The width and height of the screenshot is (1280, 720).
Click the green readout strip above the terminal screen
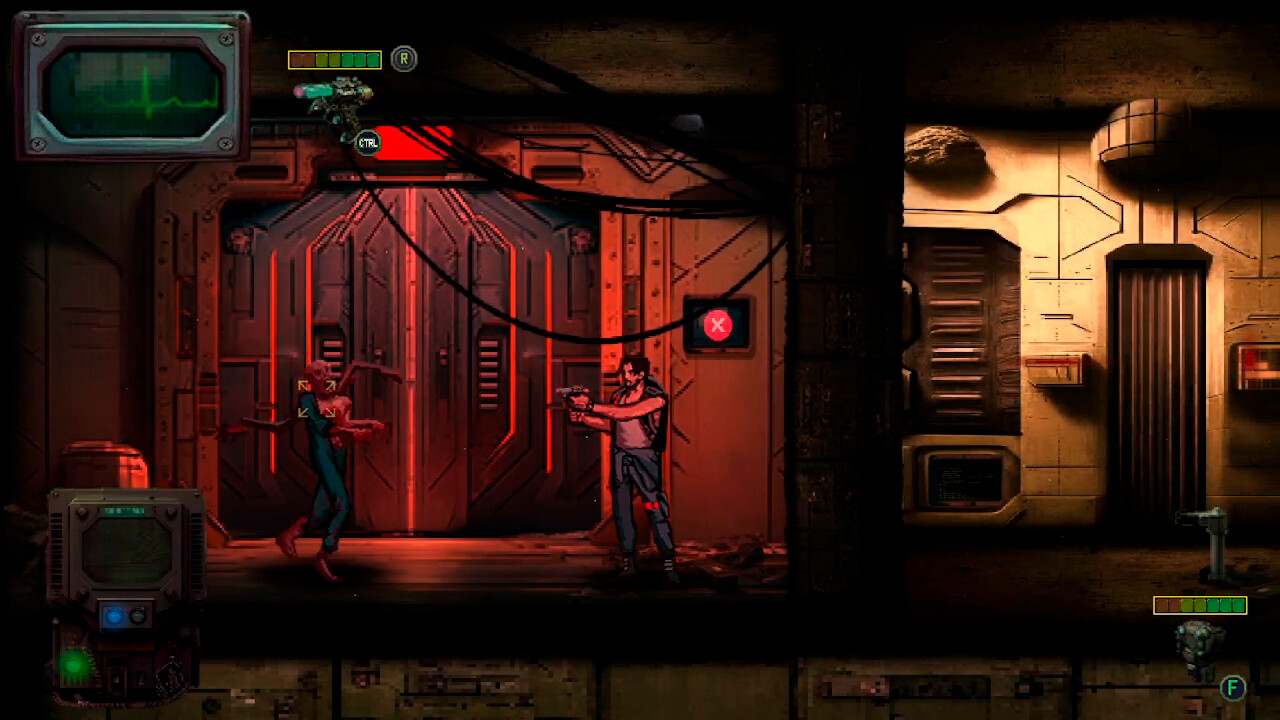point(124,511)
